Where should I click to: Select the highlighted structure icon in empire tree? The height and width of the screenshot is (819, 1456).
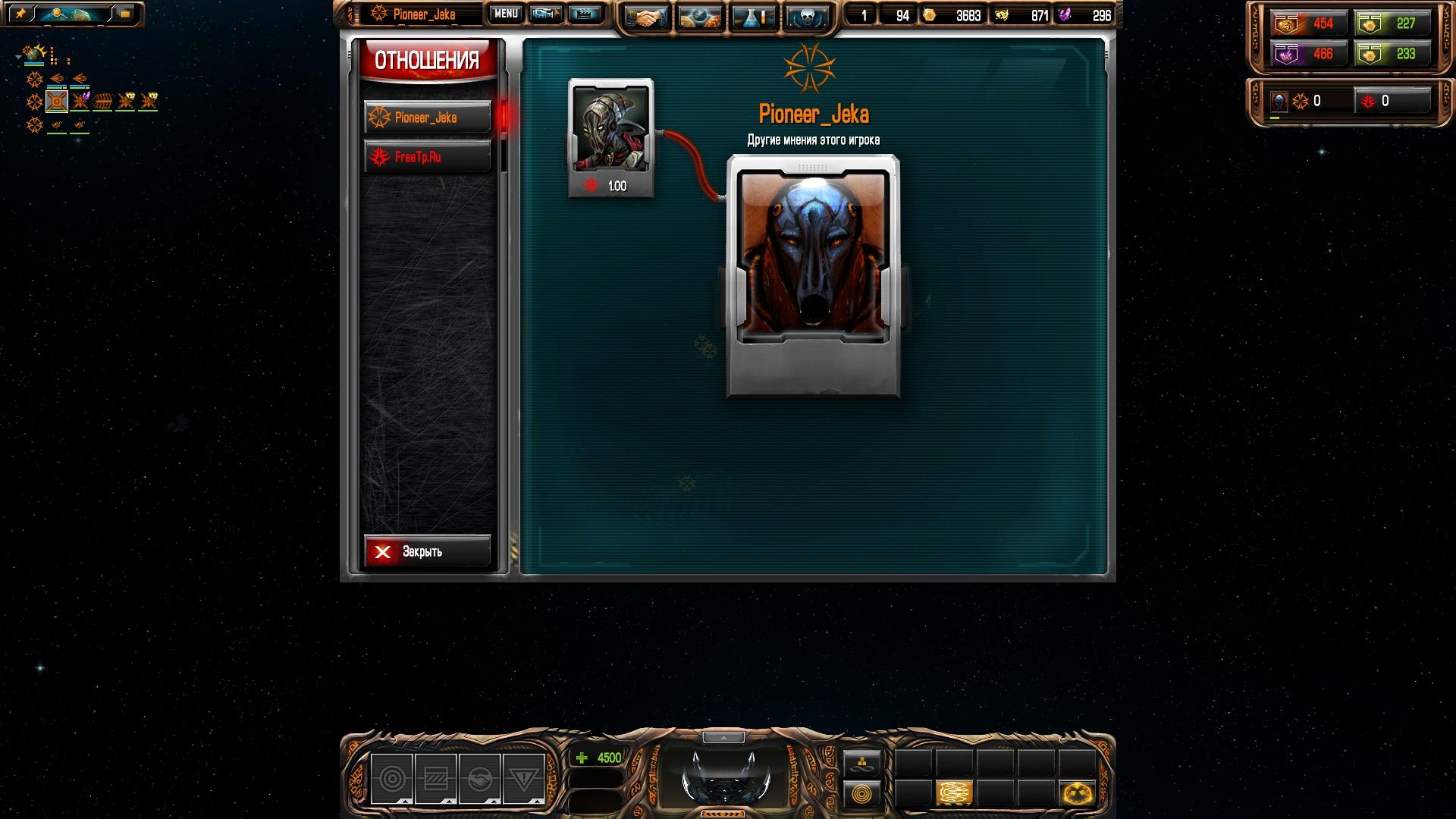coord(57,101)
